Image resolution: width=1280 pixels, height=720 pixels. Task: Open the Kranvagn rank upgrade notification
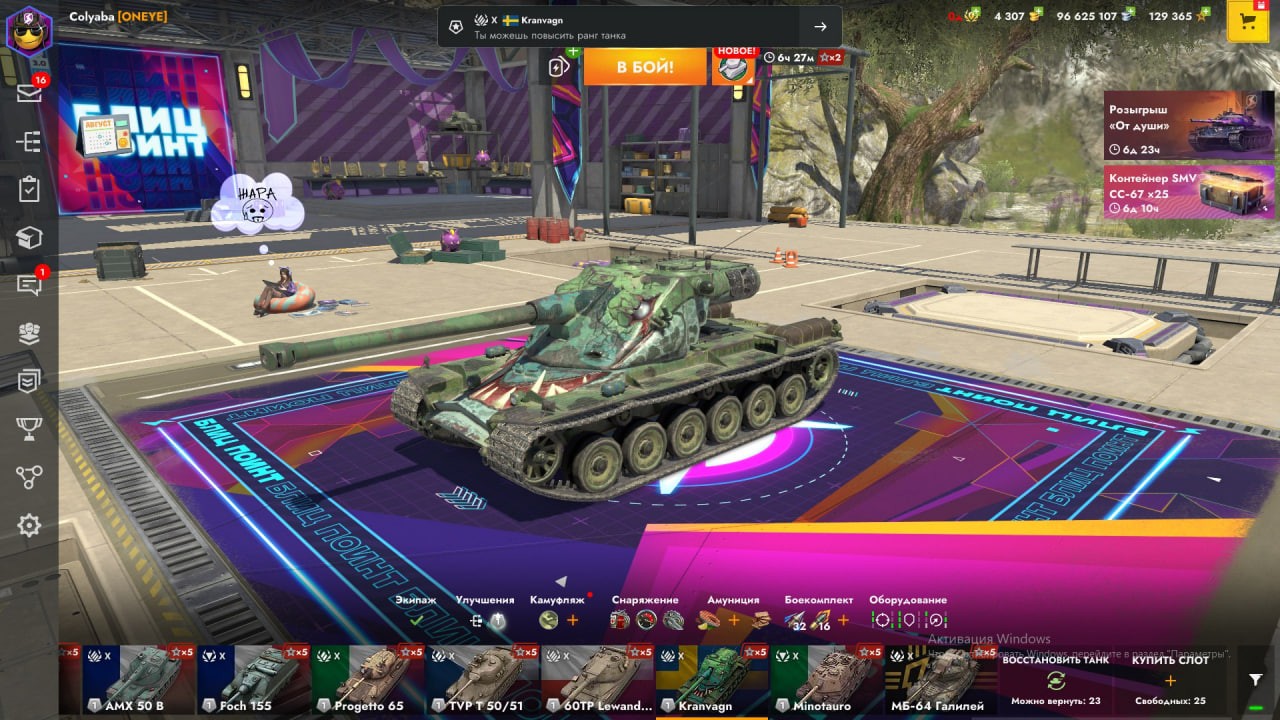(x=640, y=27)
